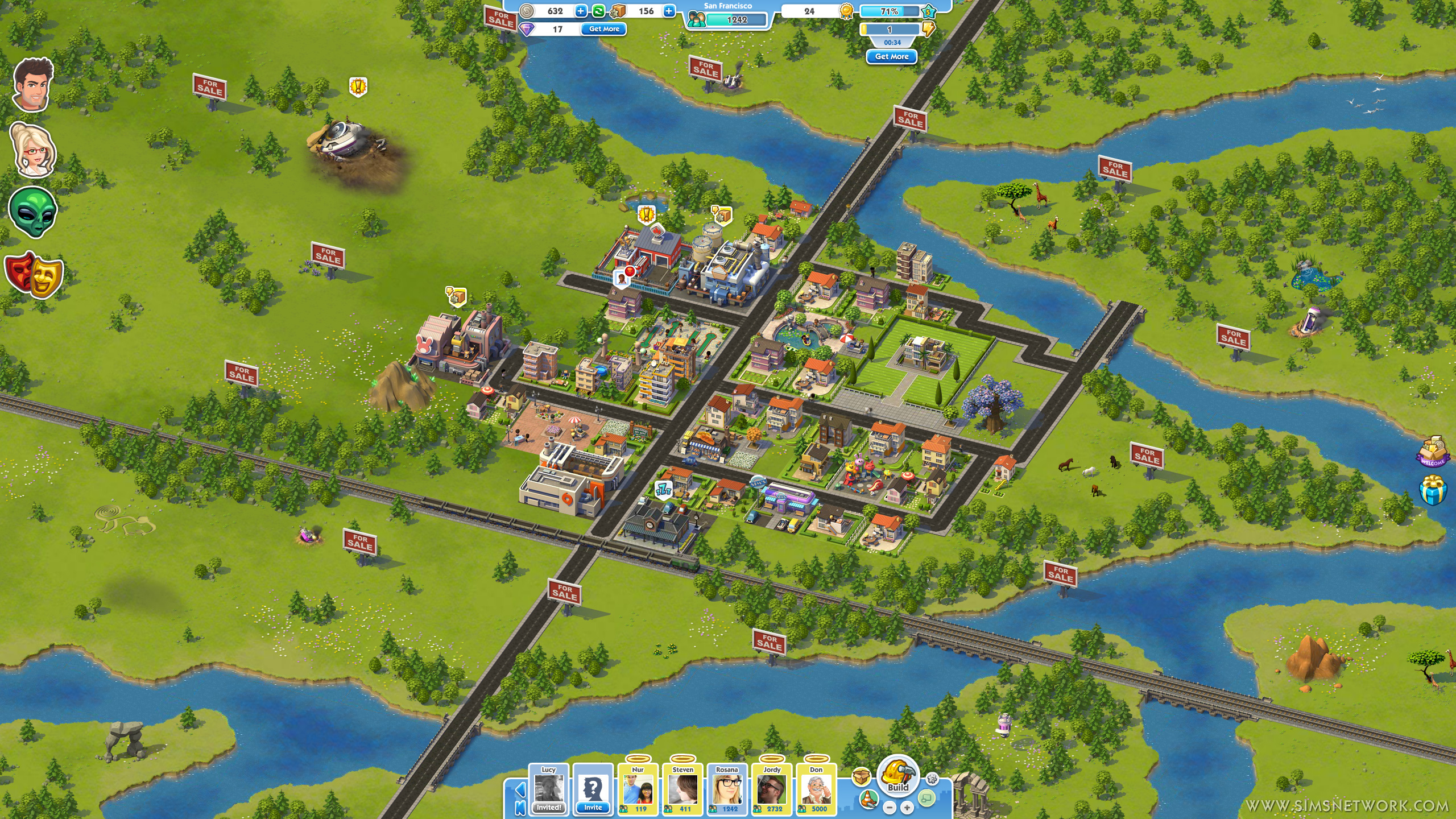Open the blue gift box

1433,490
